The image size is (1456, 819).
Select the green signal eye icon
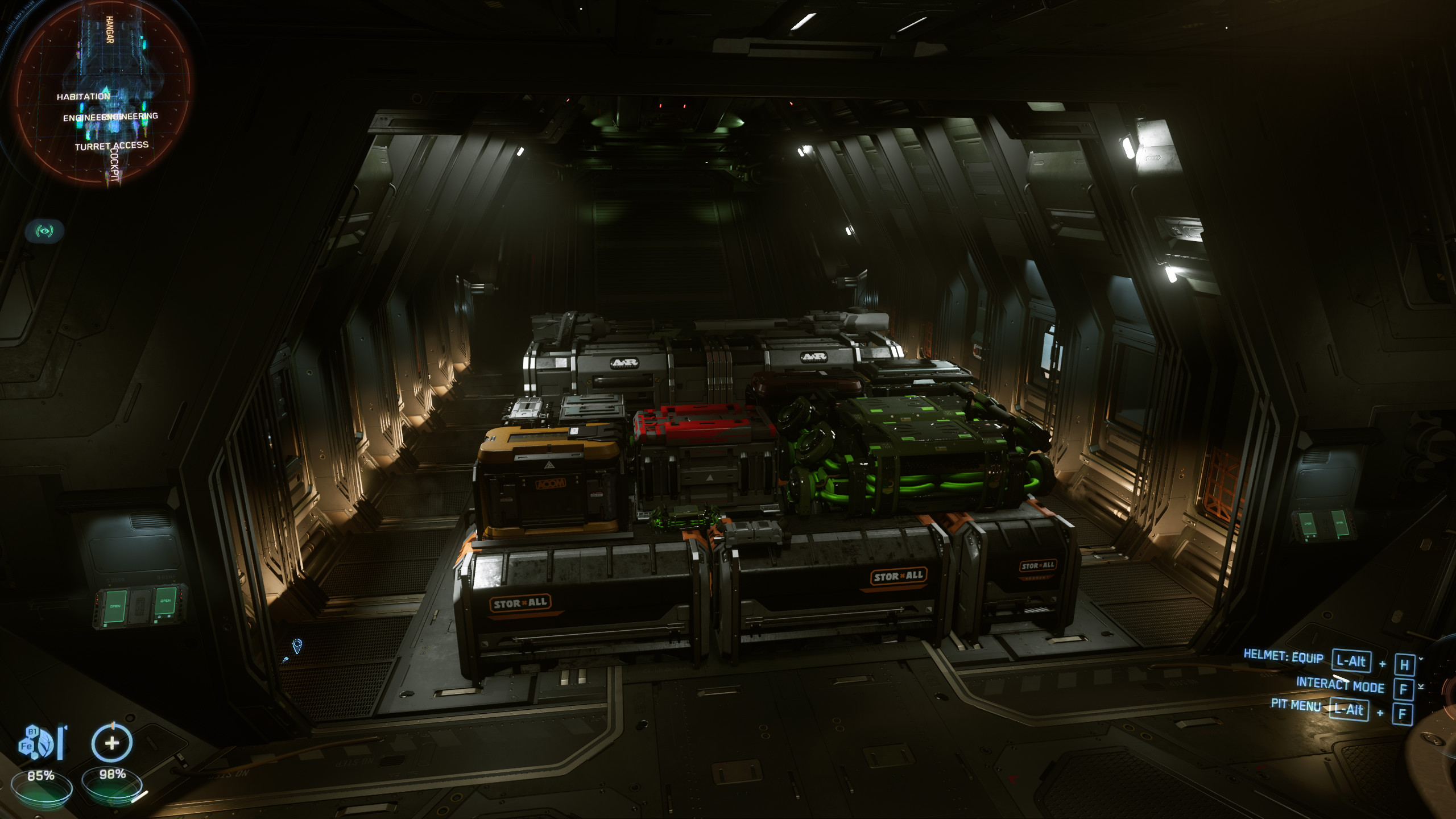pyautogui.click(x=44, y=231)
